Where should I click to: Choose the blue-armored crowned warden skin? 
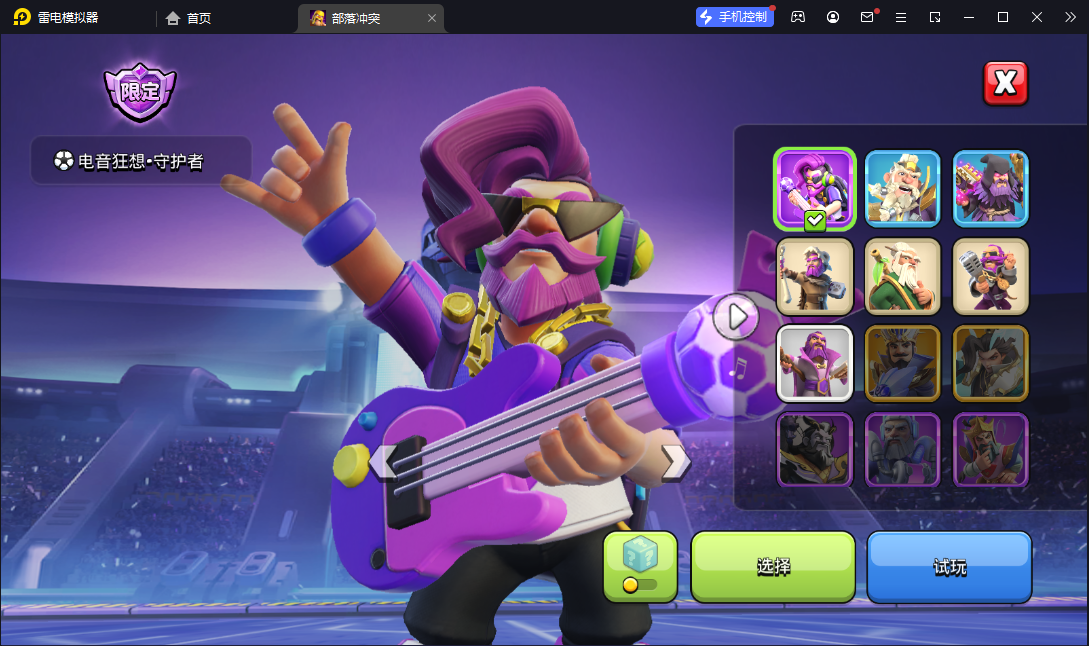(902, 363)
